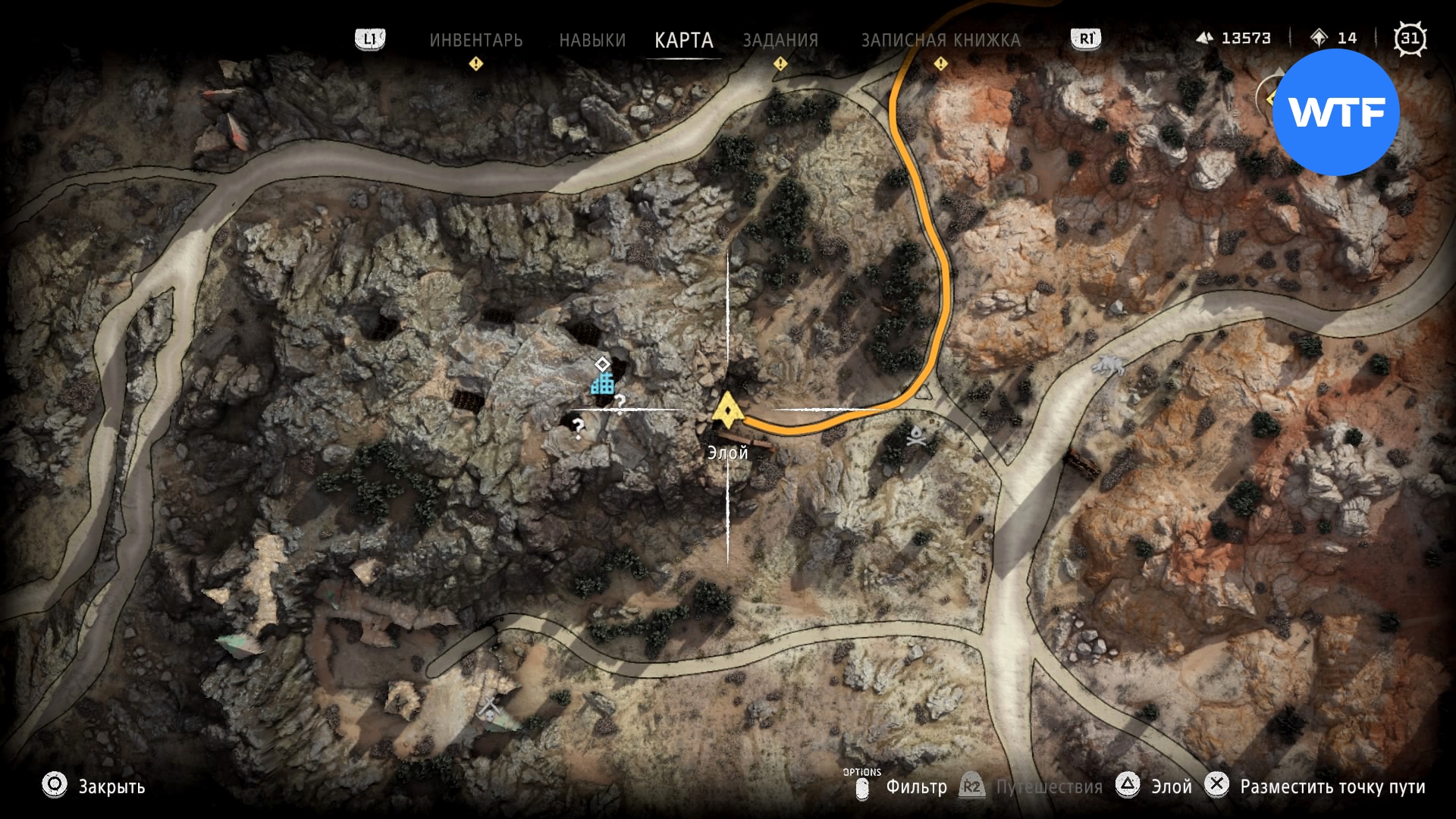
Task: Select the blue ruined building map marker
Action: pos(603,384)
